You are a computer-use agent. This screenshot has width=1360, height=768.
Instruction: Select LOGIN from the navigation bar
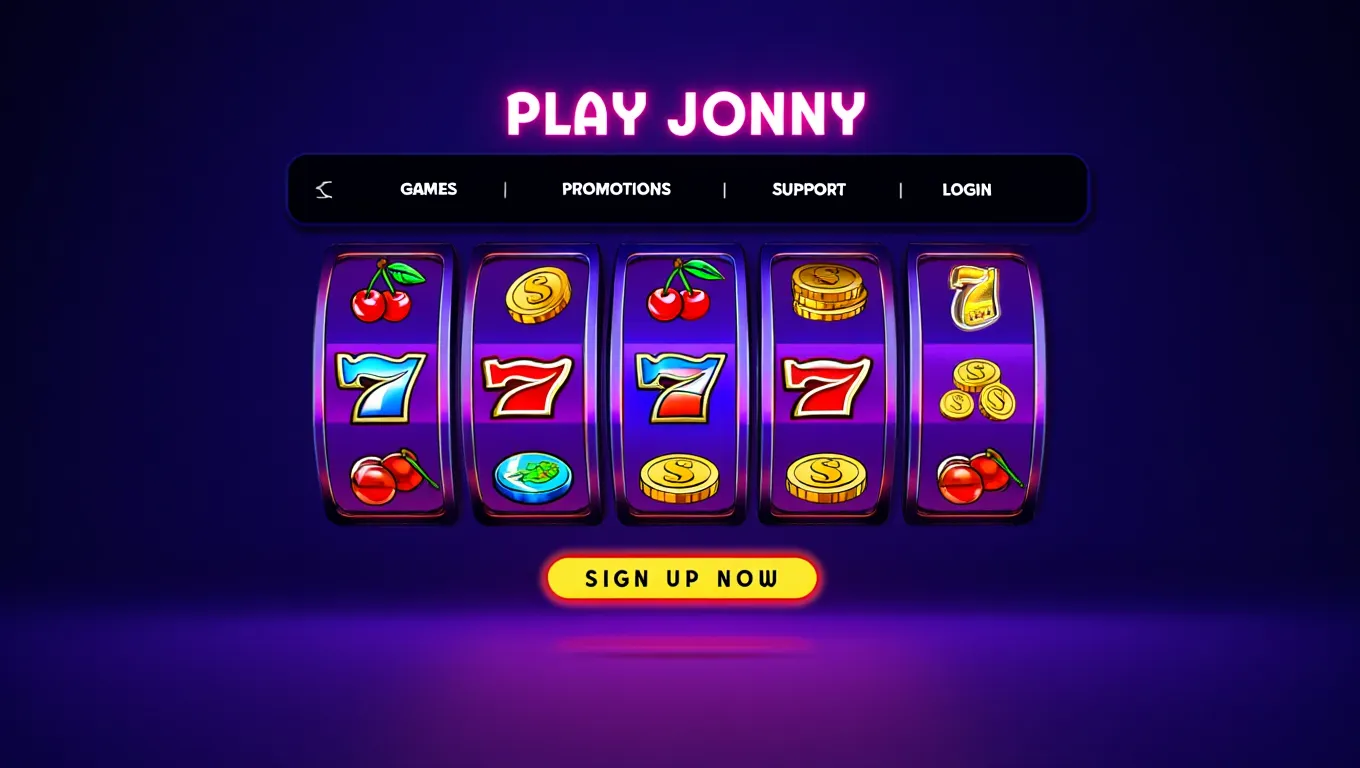pos(966,189)
